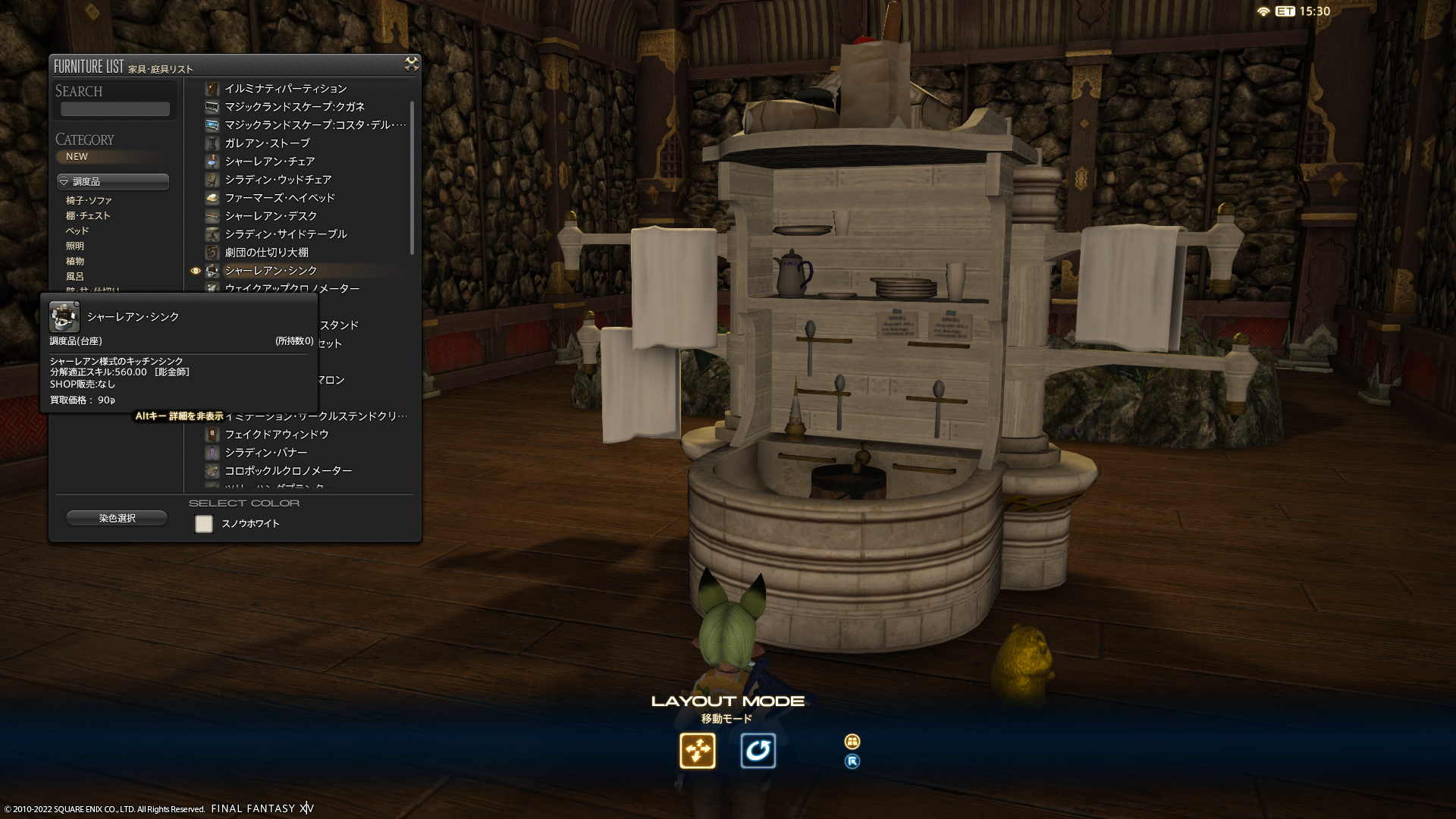This screenshot has height=819, width=1456.
Task: Collapse the 調度品 category dropdown
Action: click(113, 182)
